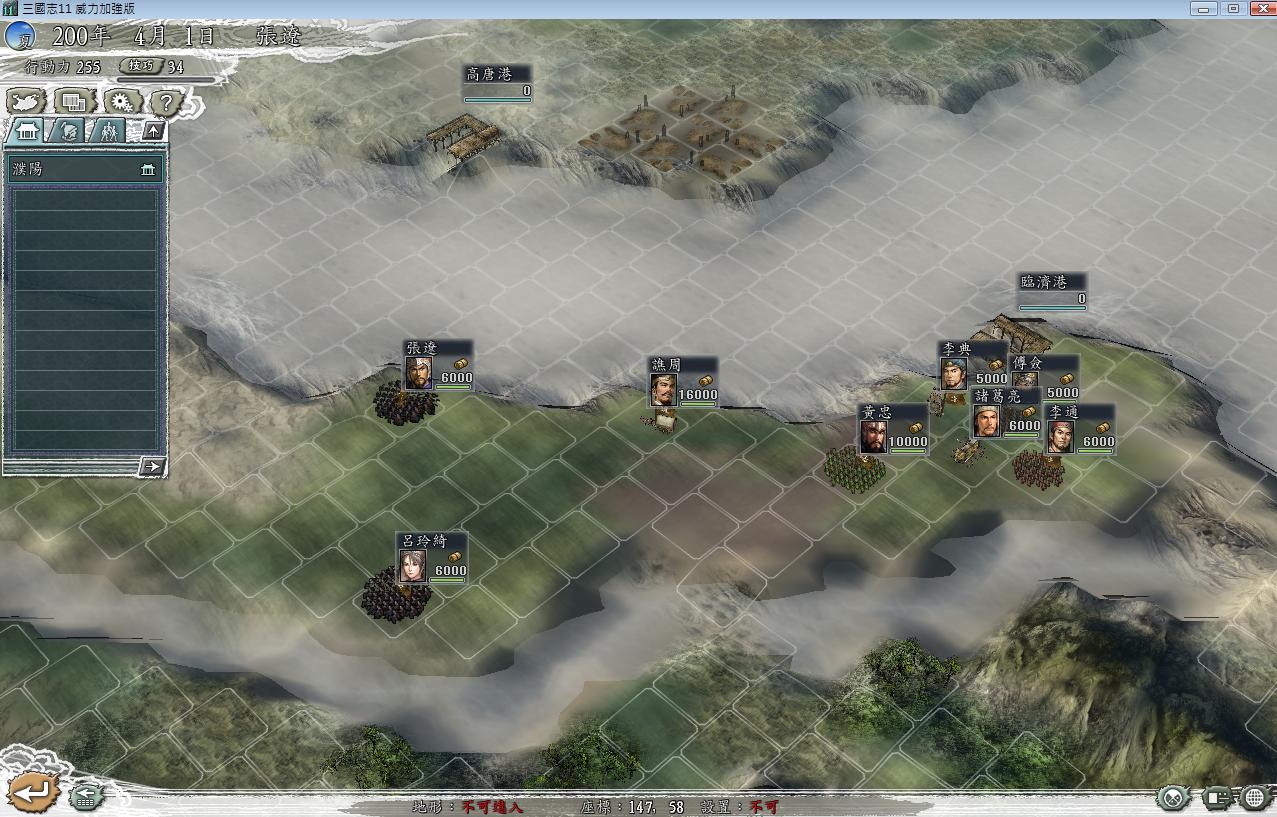Open the gear settings menu
This screenshot has height=817, width=1277.
coord(122,101)
